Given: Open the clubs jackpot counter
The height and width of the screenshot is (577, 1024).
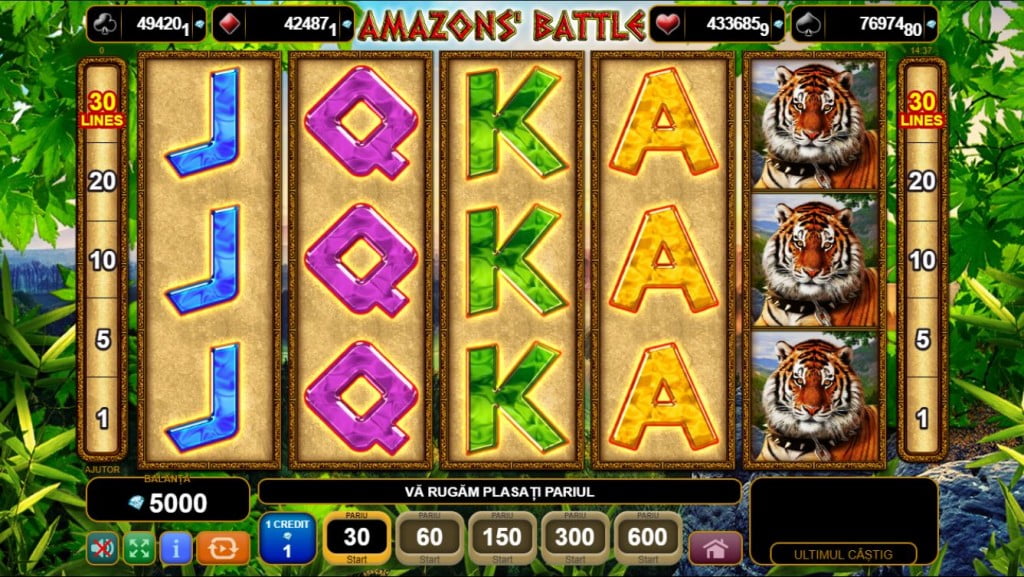Looking at the screenshot, I should point(146,24).
